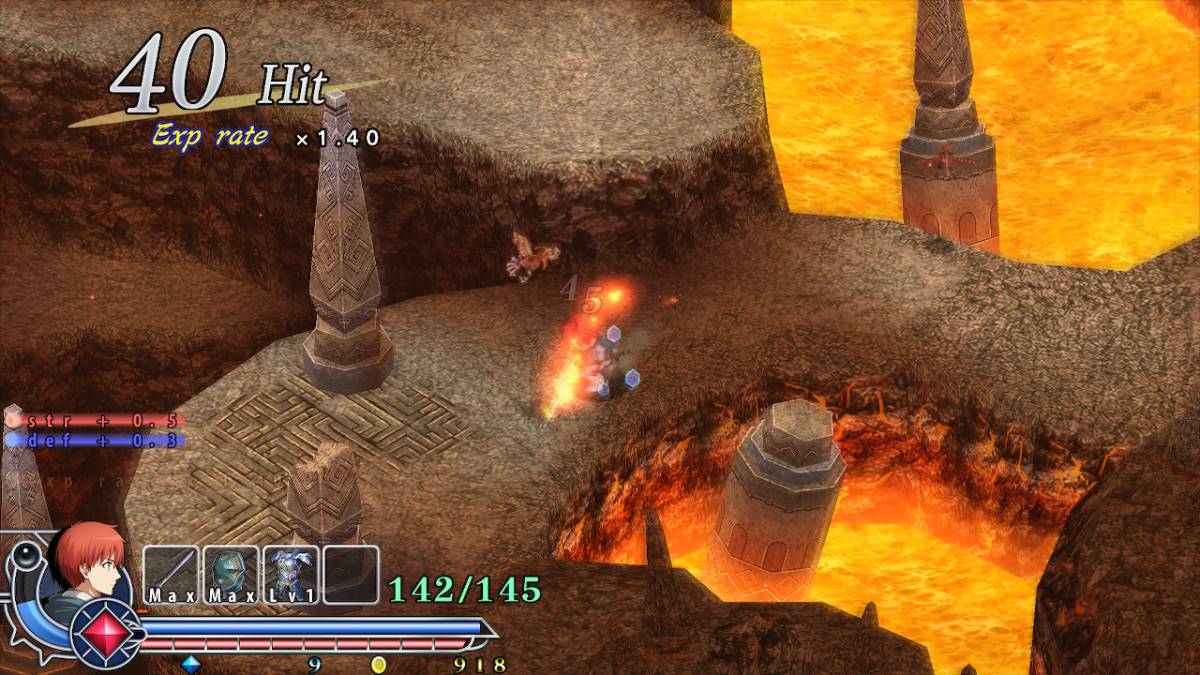This screenshot has height=675, width=1200.
Task: Select the sword equipment slot
Action: pyautogui.click(x=171, y=574)
